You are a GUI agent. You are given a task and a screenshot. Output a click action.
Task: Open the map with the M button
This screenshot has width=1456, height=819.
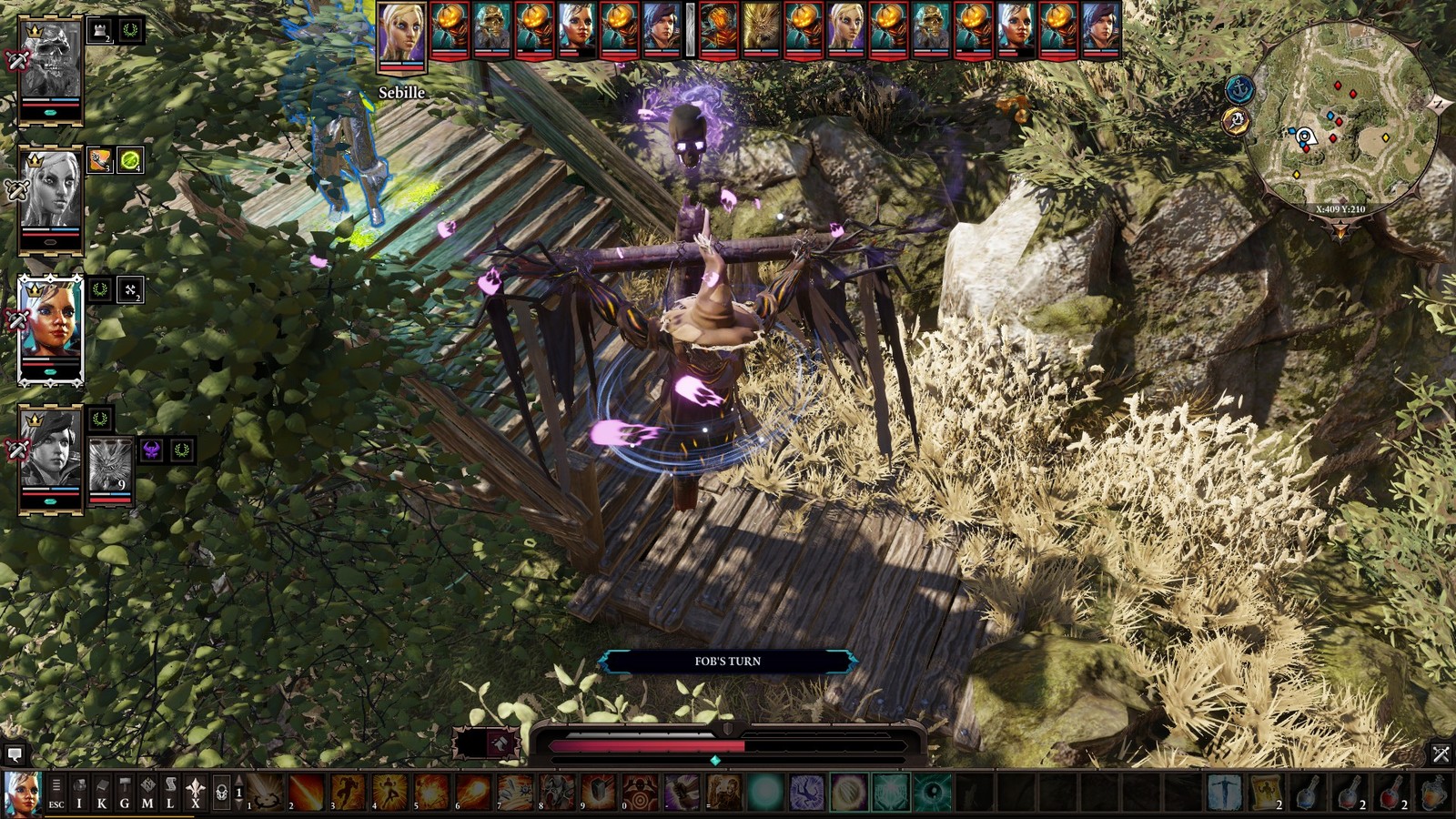pos(147,794)
